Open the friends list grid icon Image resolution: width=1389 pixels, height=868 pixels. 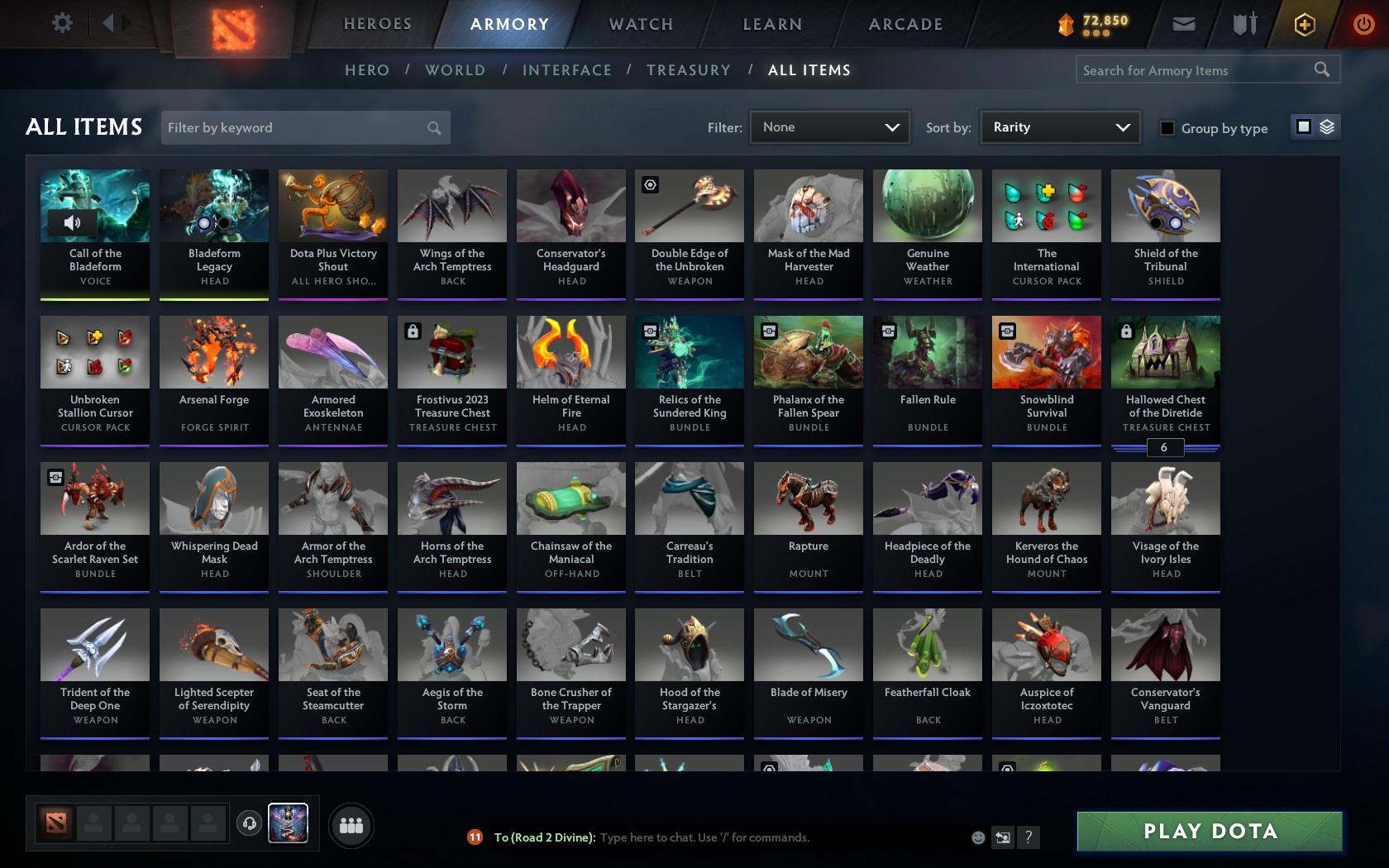pyautogui.click(x=352, y=824)
